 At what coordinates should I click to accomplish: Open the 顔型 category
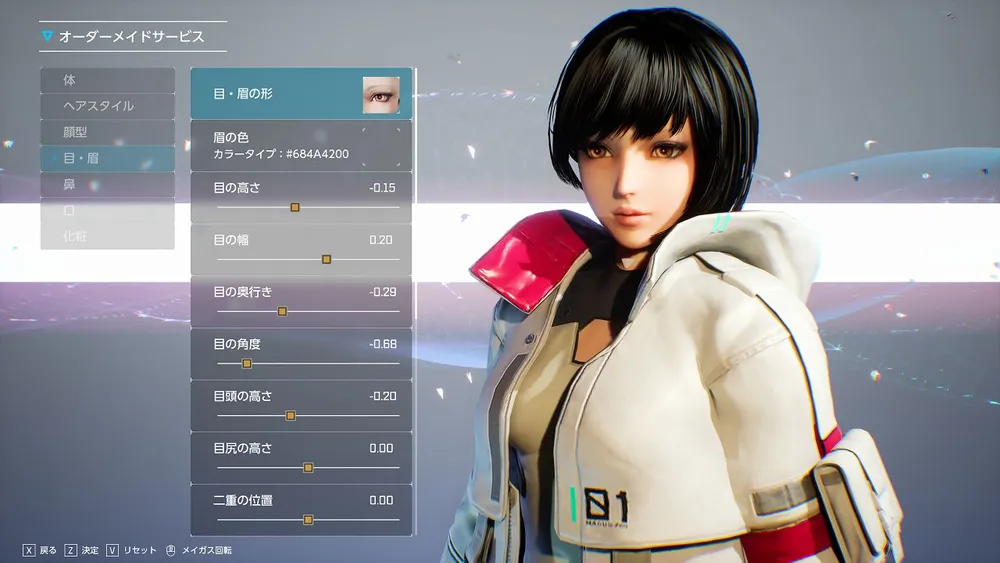107,132
